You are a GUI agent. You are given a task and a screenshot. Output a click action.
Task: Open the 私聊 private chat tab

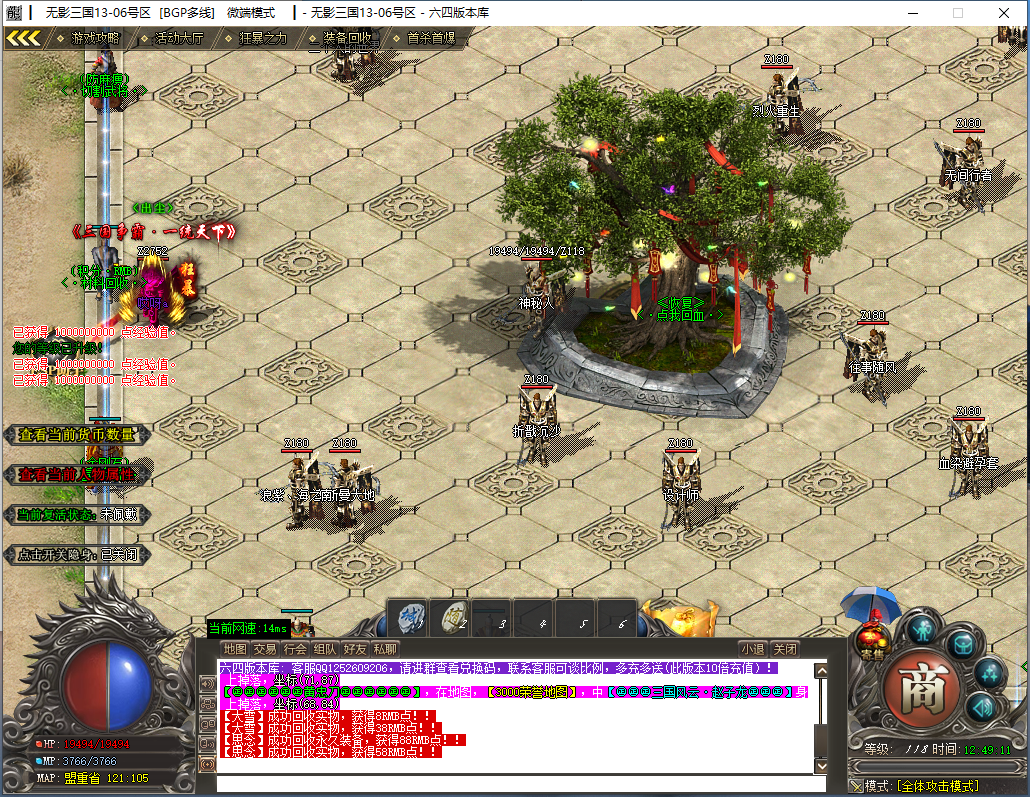point(385,649)
